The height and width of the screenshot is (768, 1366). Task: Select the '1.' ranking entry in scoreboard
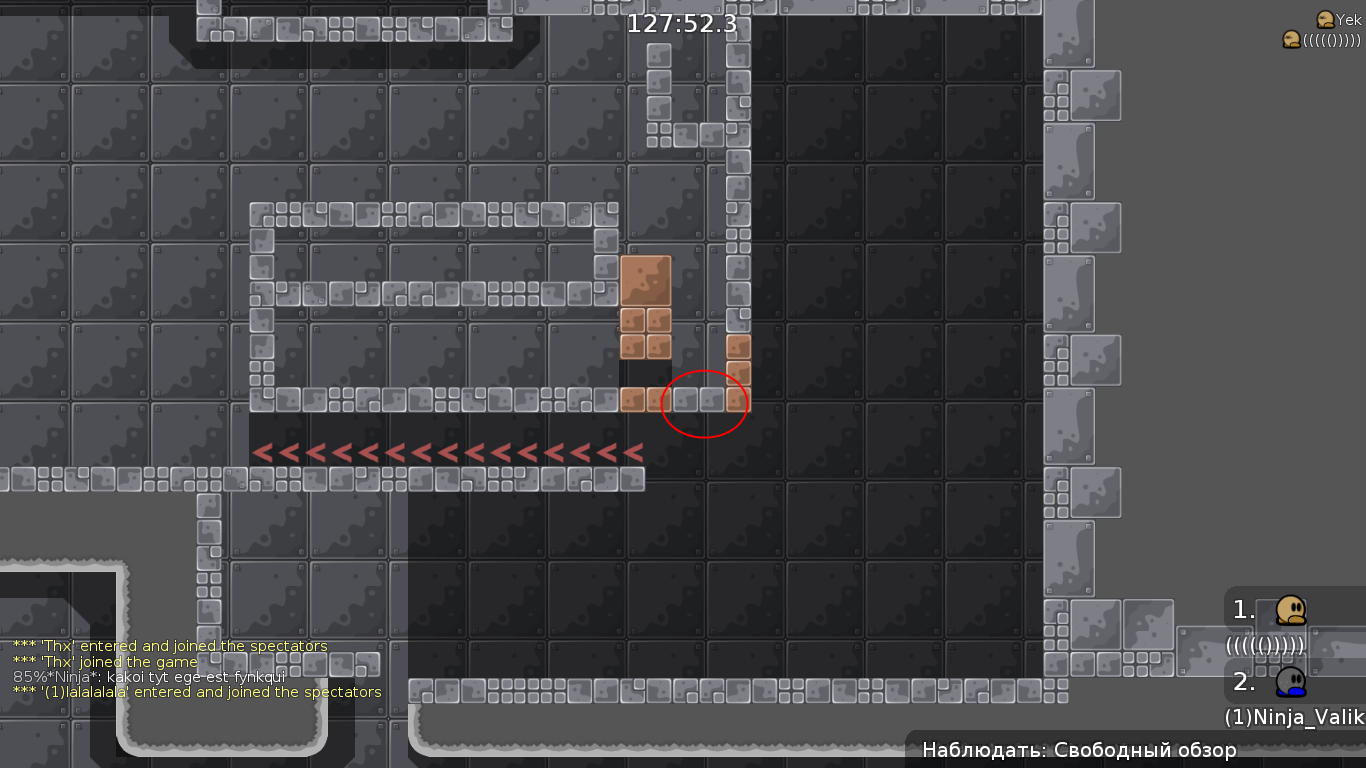[1243, 609]
